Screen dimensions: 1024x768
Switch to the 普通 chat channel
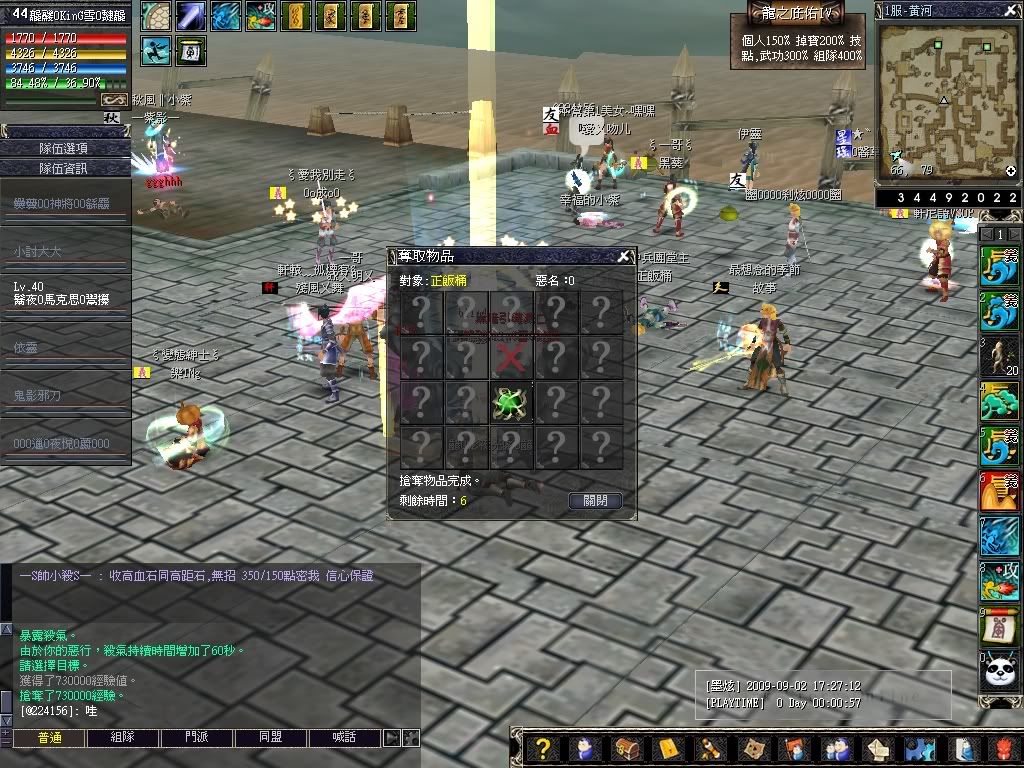(48, 738)
